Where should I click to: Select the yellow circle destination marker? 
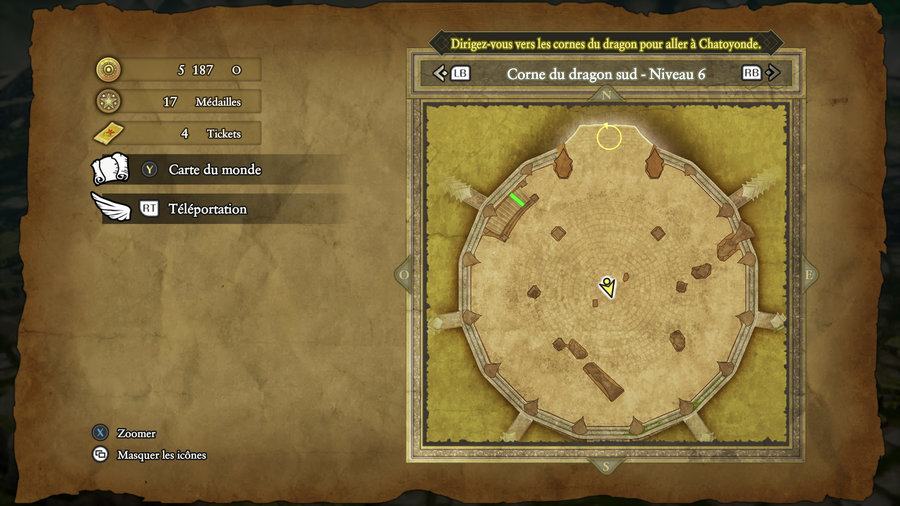(x=609, y=137)
